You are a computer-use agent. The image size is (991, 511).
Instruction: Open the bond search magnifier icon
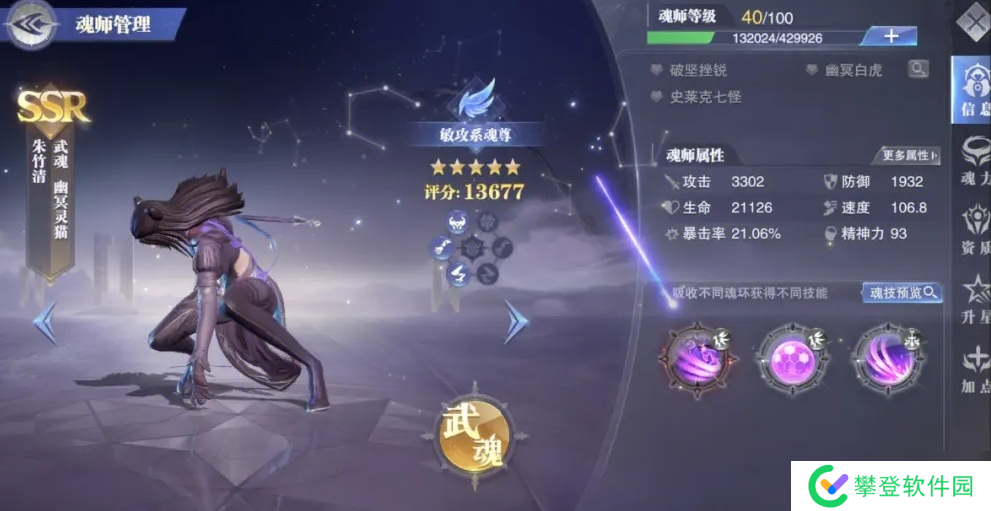917,68
